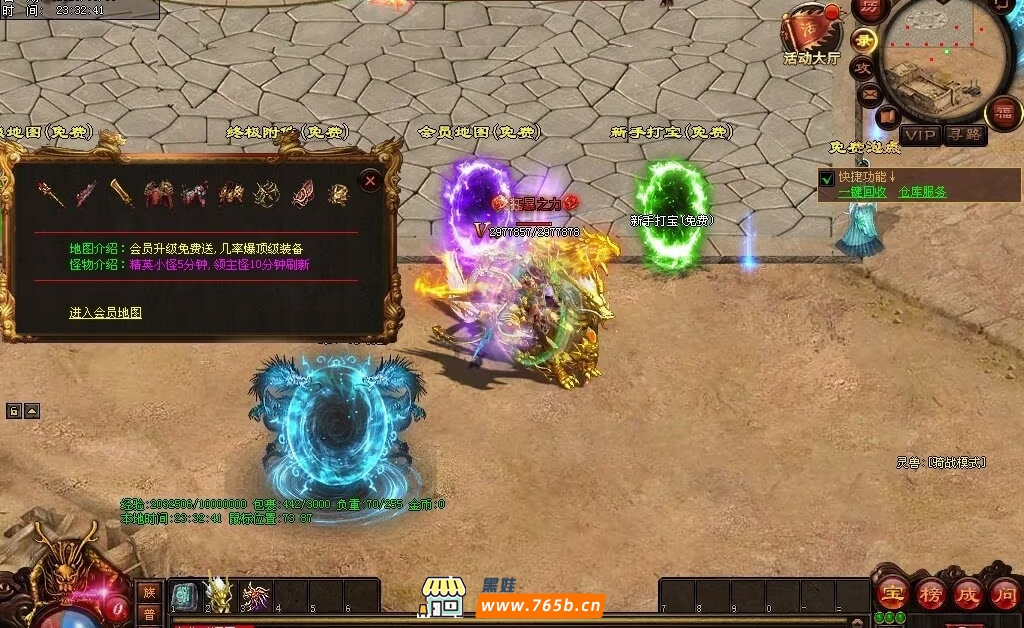Viewport: 1024px width, 628px height.
Task: Activate the 寻路 pathfinding button
Action: pyautogui.click(x=965, y=135)
